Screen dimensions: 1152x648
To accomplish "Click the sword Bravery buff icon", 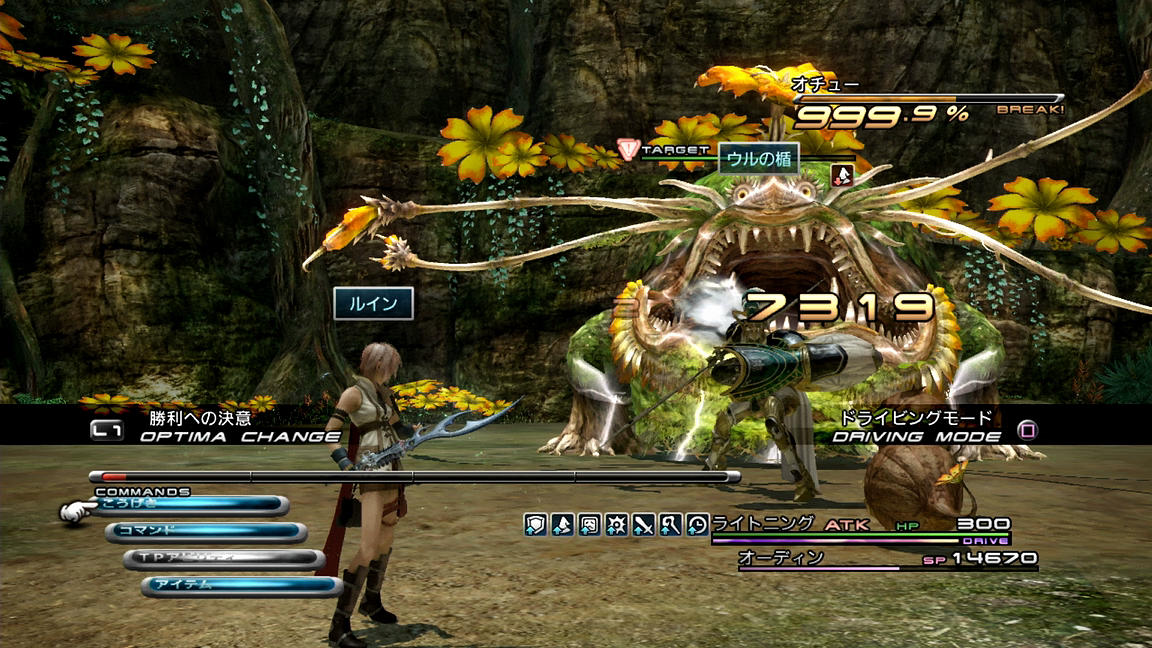I will (644, 524).
